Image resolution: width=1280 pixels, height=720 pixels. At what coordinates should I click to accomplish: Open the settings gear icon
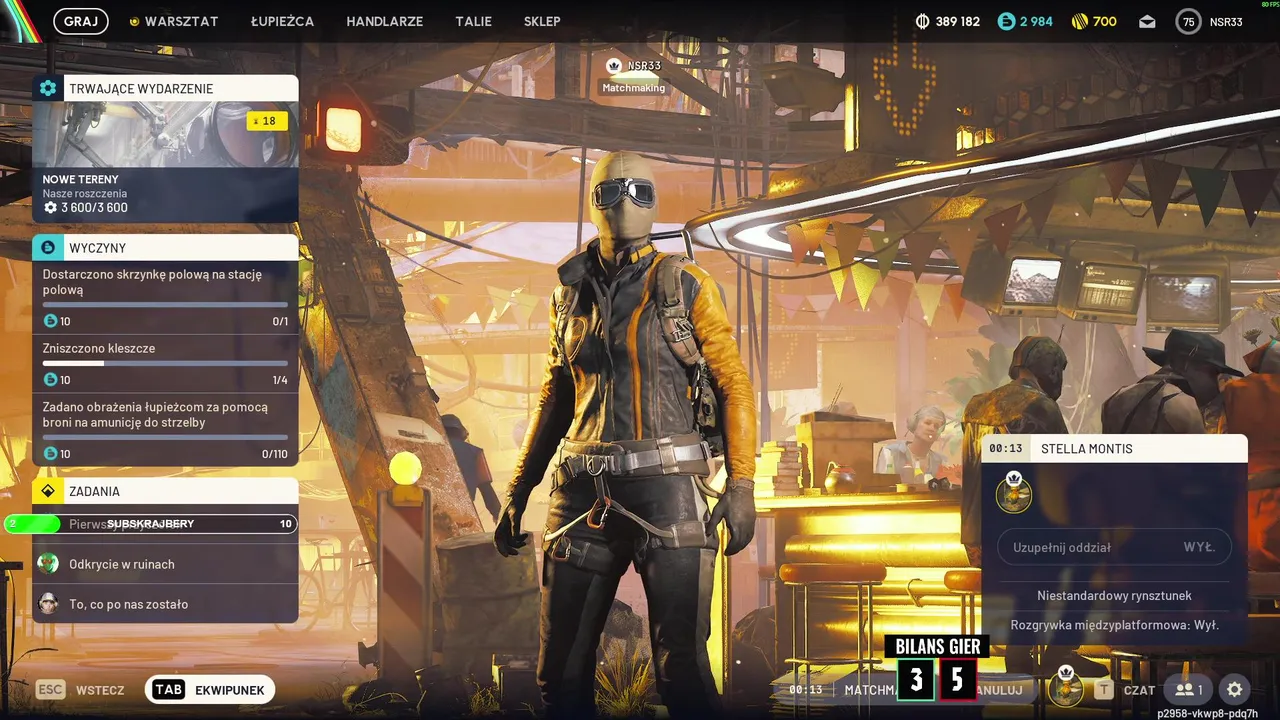(x=1235, y=689)
